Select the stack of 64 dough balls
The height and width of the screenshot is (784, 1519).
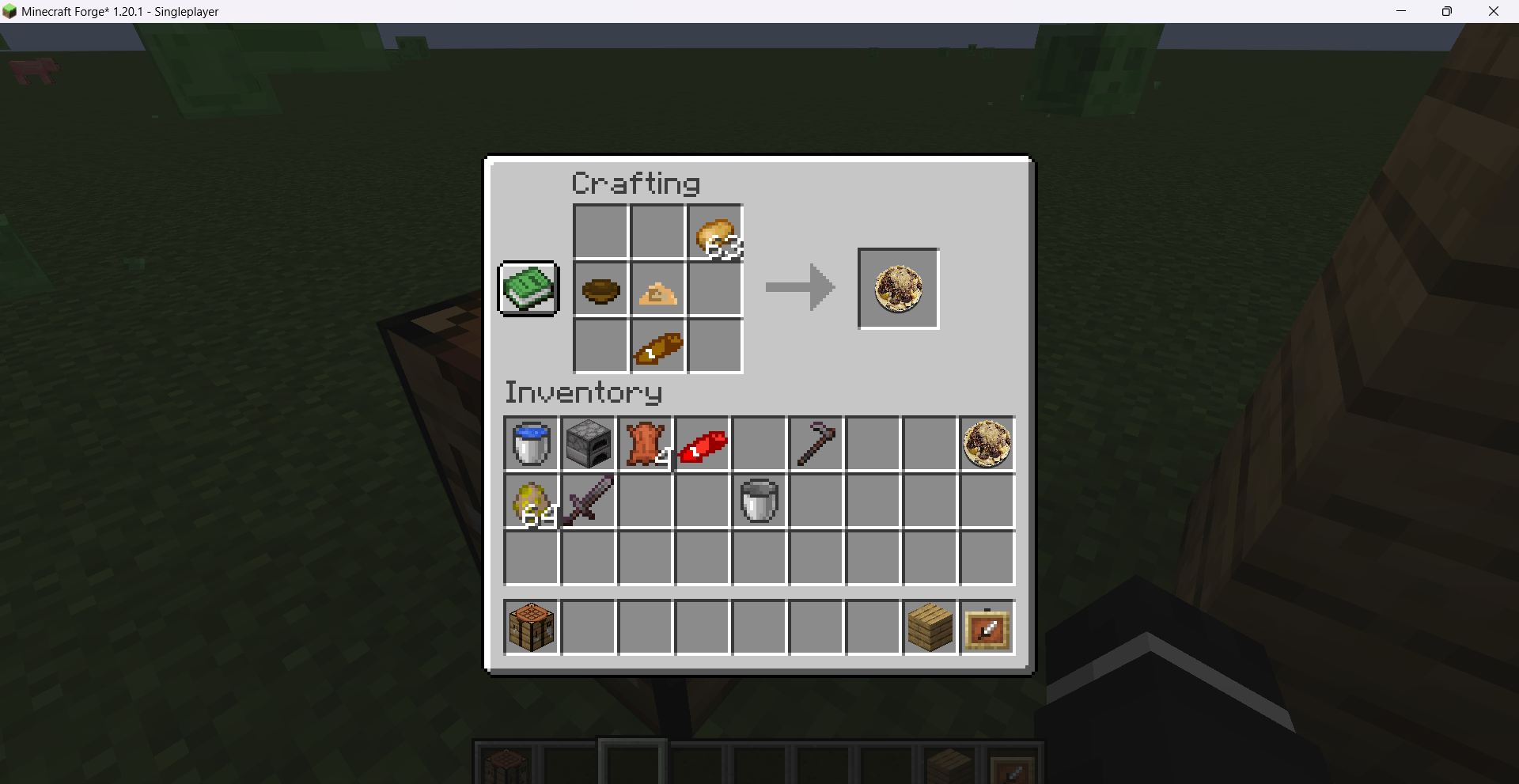[530, 501]
